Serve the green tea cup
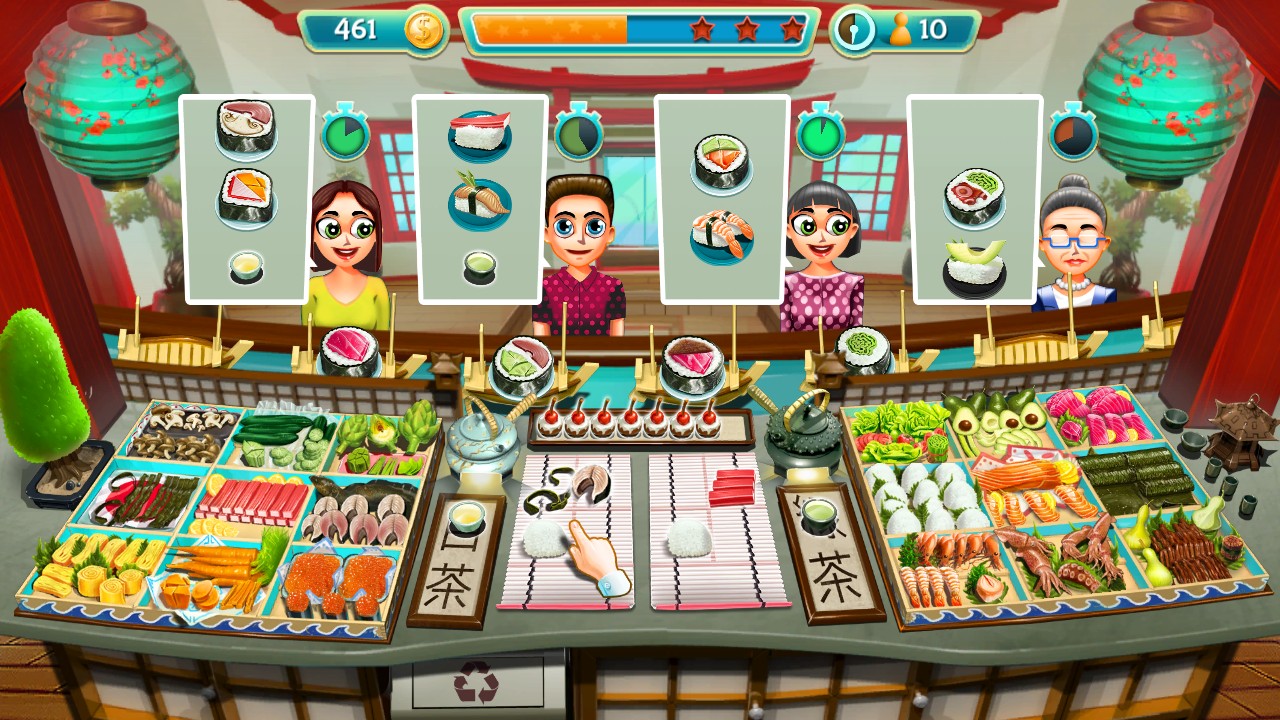Image resolution: width=1280 pixels, height=720 pixels. point(819,516)
